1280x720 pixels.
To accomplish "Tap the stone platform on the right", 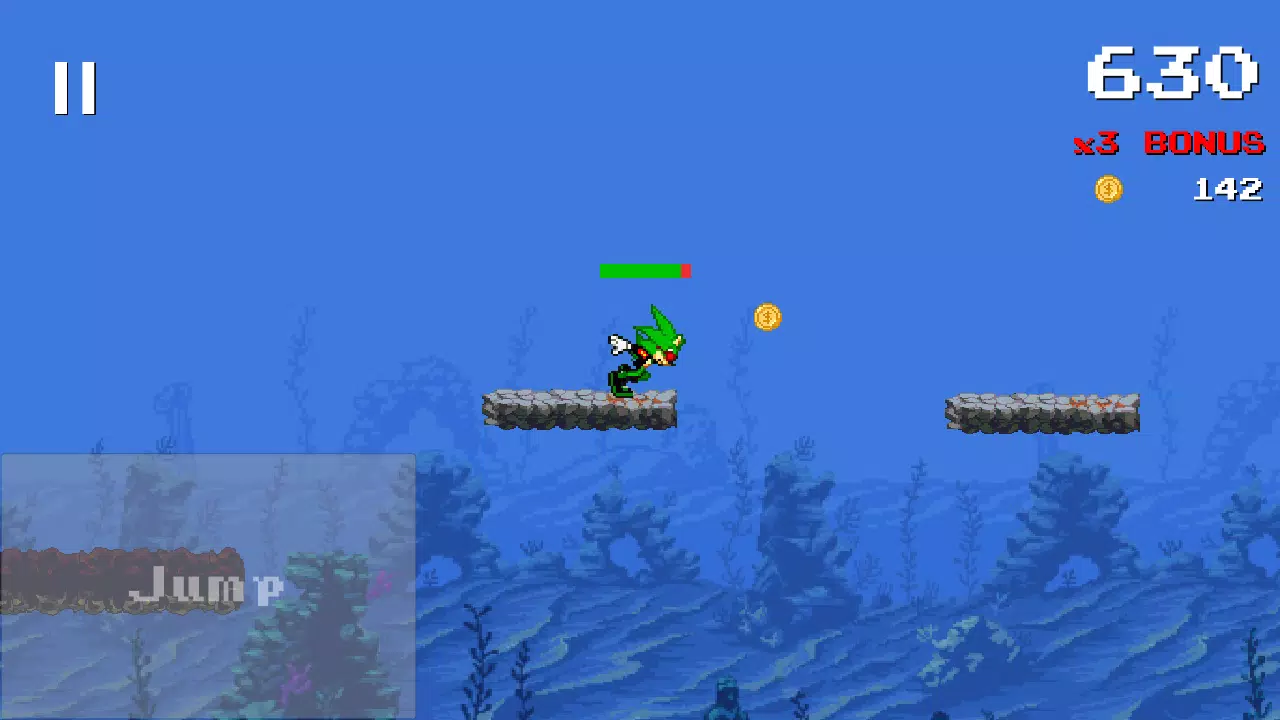I will tap(1043, 410).
